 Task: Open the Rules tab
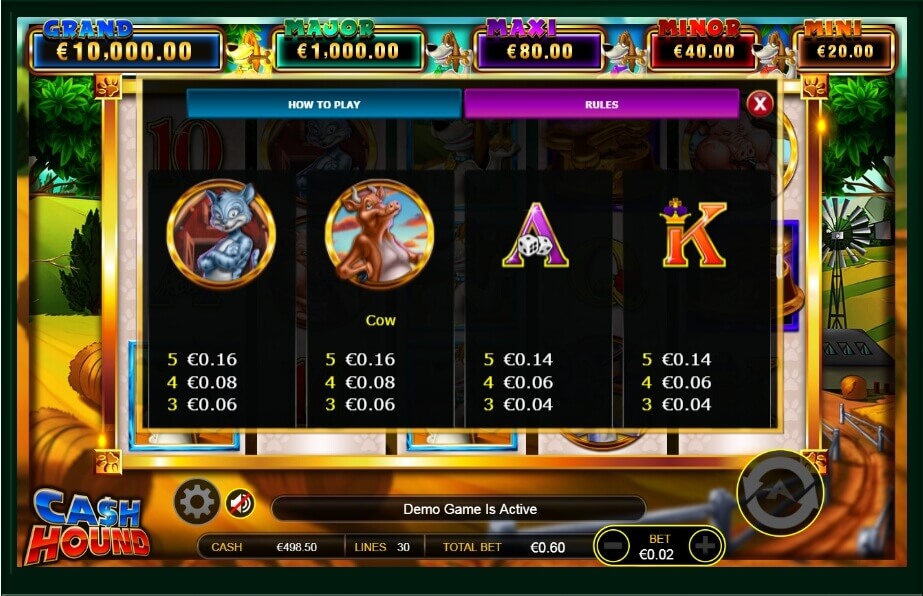601,104
